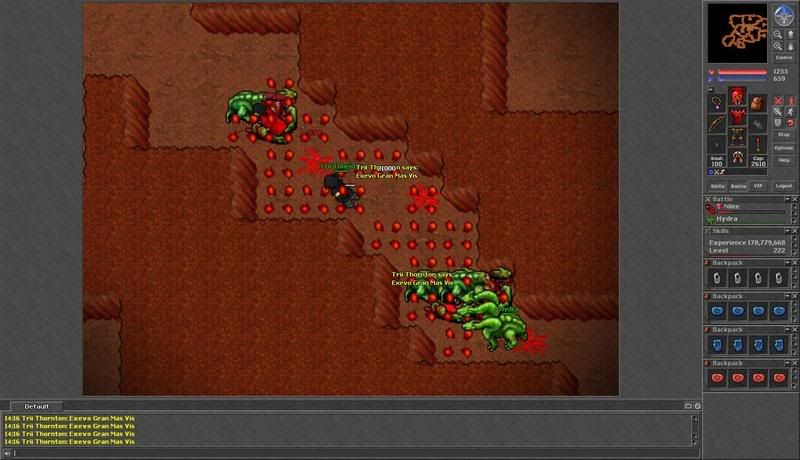Open the VIP list
This screenshot has height=460, width=800.
(759, 186)
